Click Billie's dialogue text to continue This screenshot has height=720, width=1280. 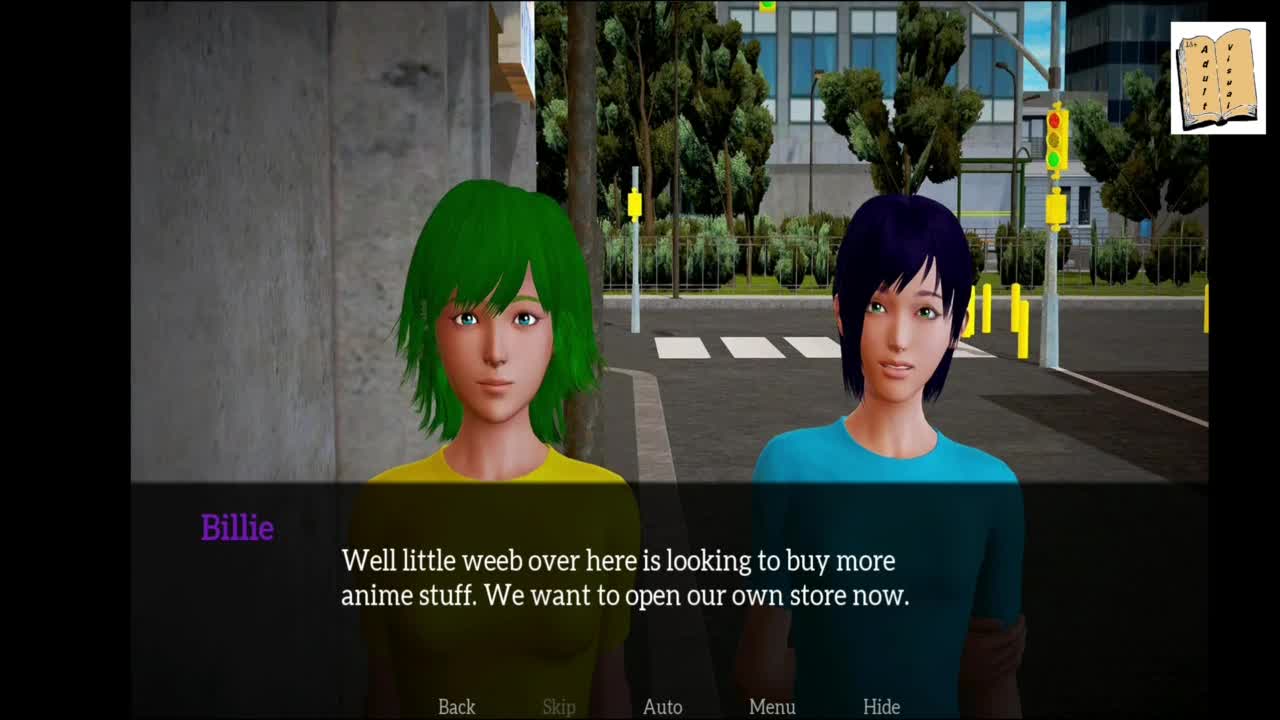pyautogui.click(x=624, y=578)
